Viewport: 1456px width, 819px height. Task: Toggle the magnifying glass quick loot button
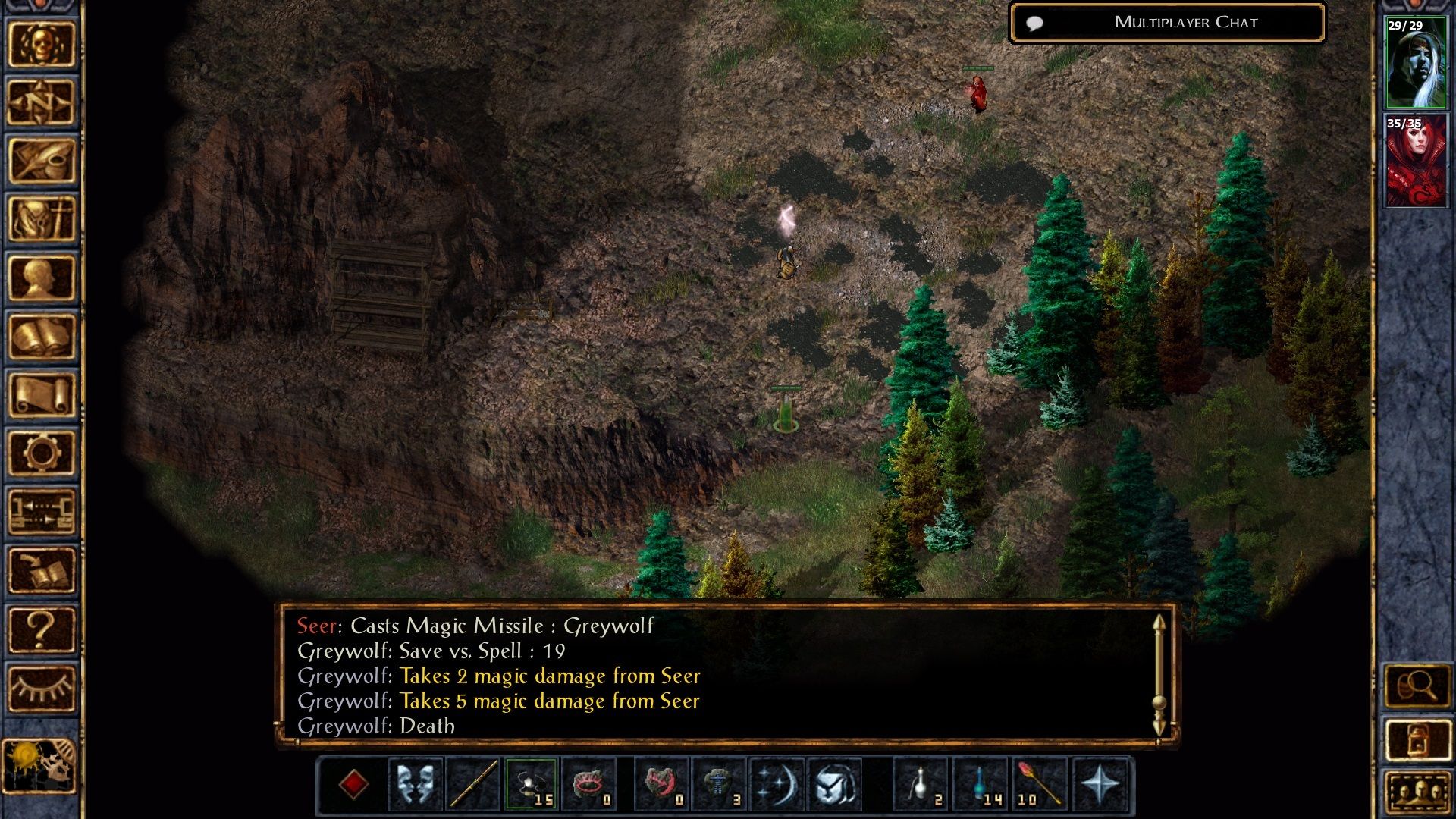(1417, 686)
